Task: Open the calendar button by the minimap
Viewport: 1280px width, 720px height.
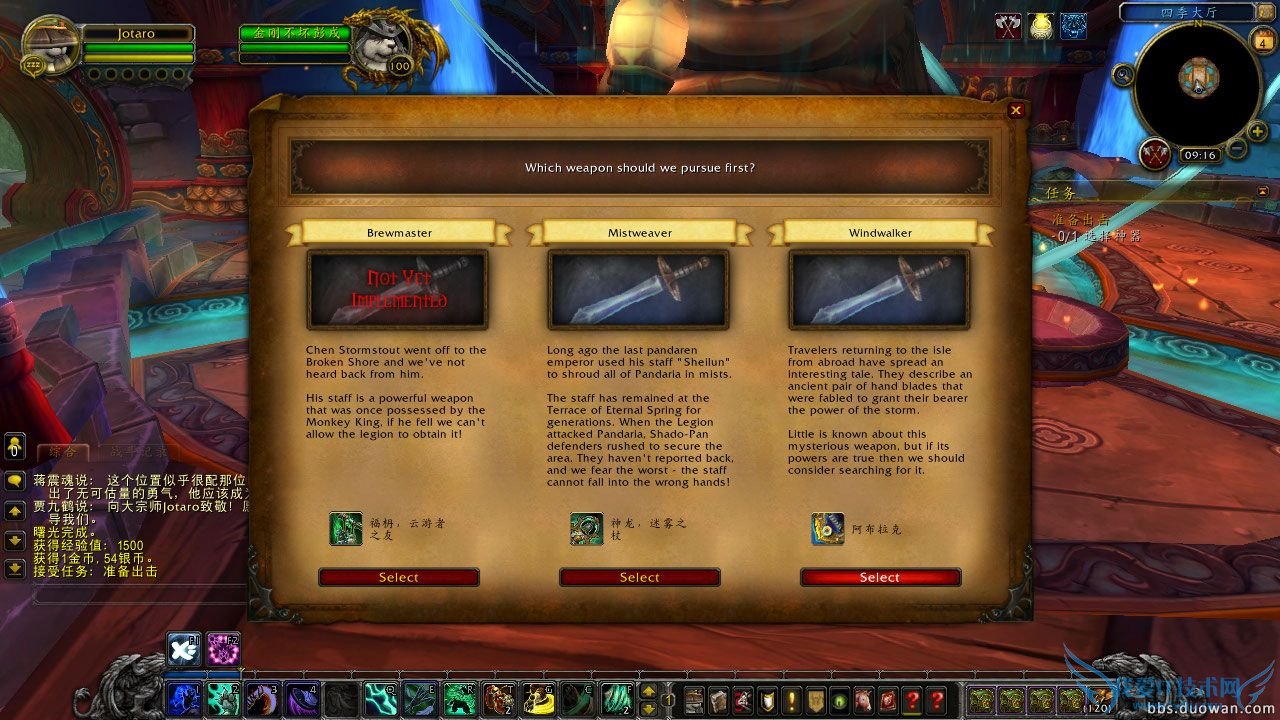Action: point(1260,40)
